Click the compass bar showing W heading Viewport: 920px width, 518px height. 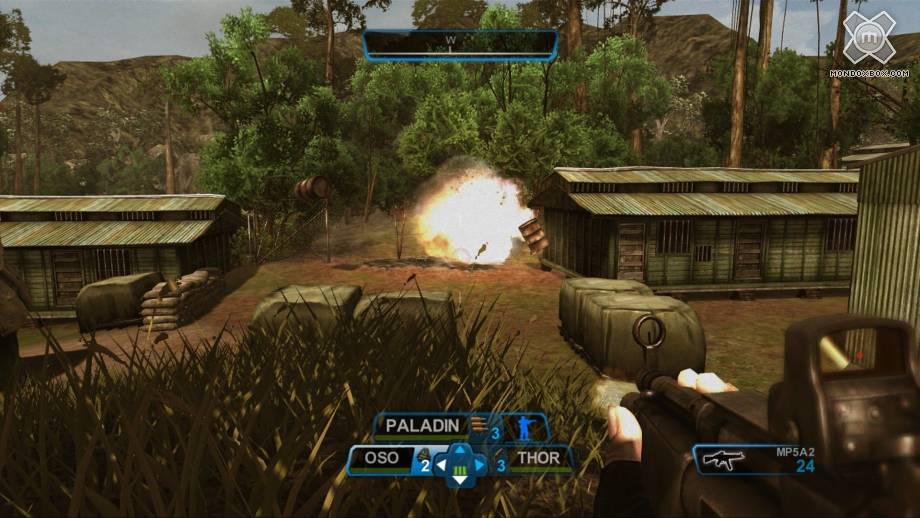tap(459, 44)
